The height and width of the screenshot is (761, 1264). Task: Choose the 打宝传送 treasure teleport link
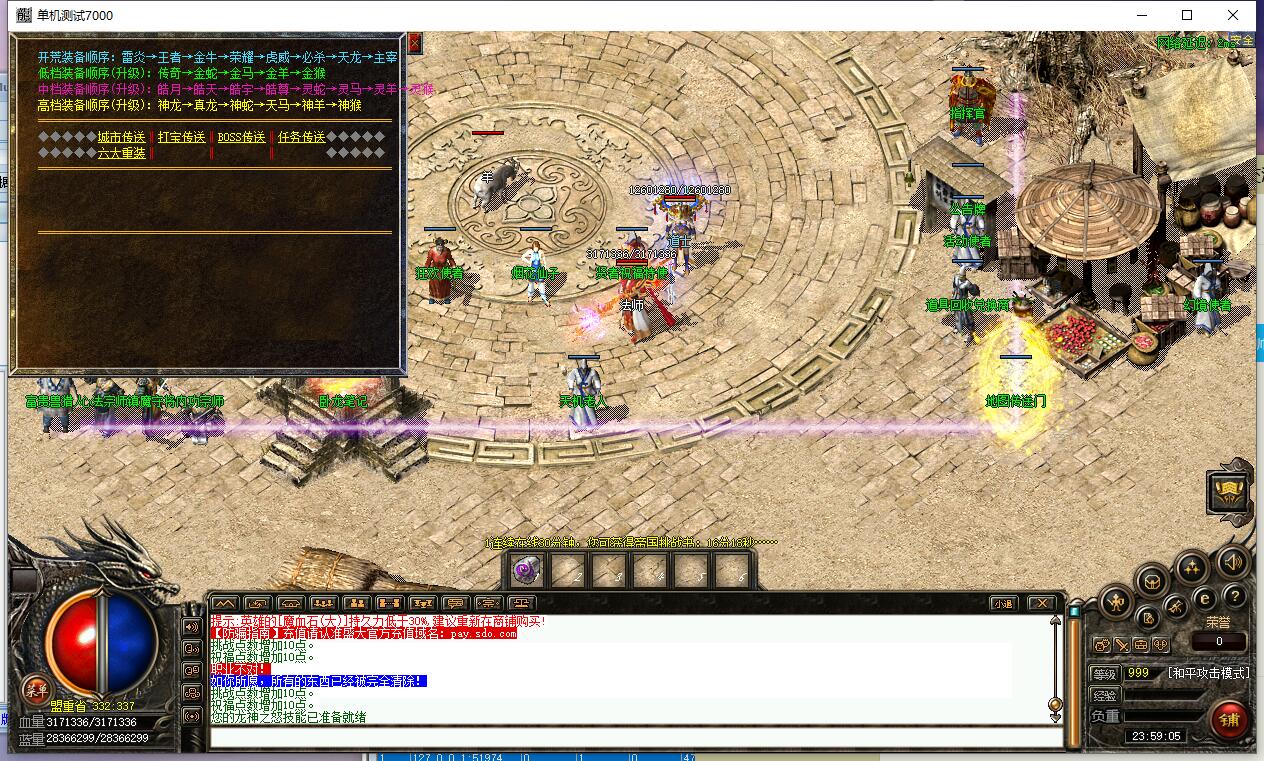(x=181, y=137)
